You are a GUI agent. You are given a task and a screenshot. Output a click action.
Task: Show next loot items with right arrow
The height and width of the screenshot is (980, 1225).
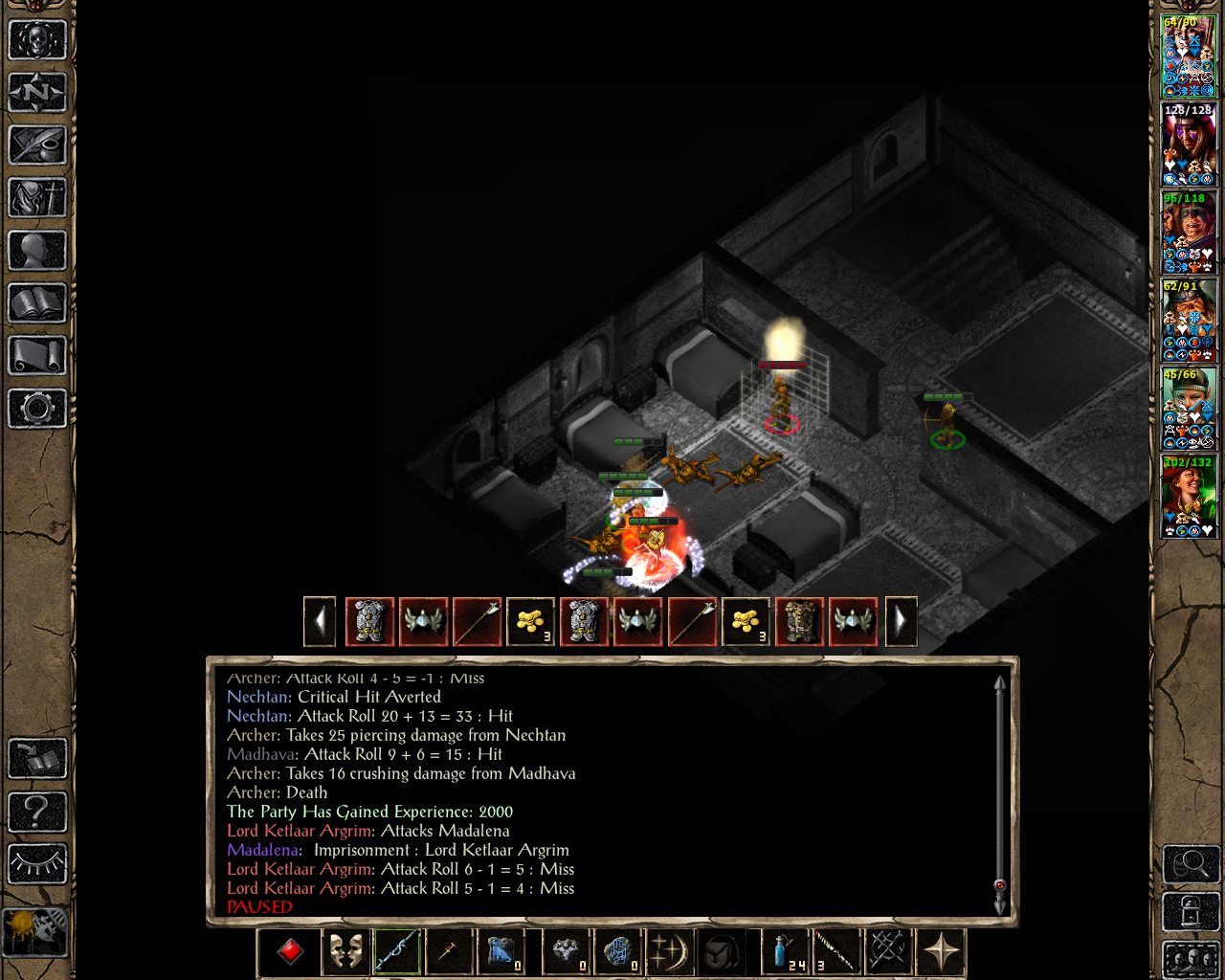click(x=901, y=622)
